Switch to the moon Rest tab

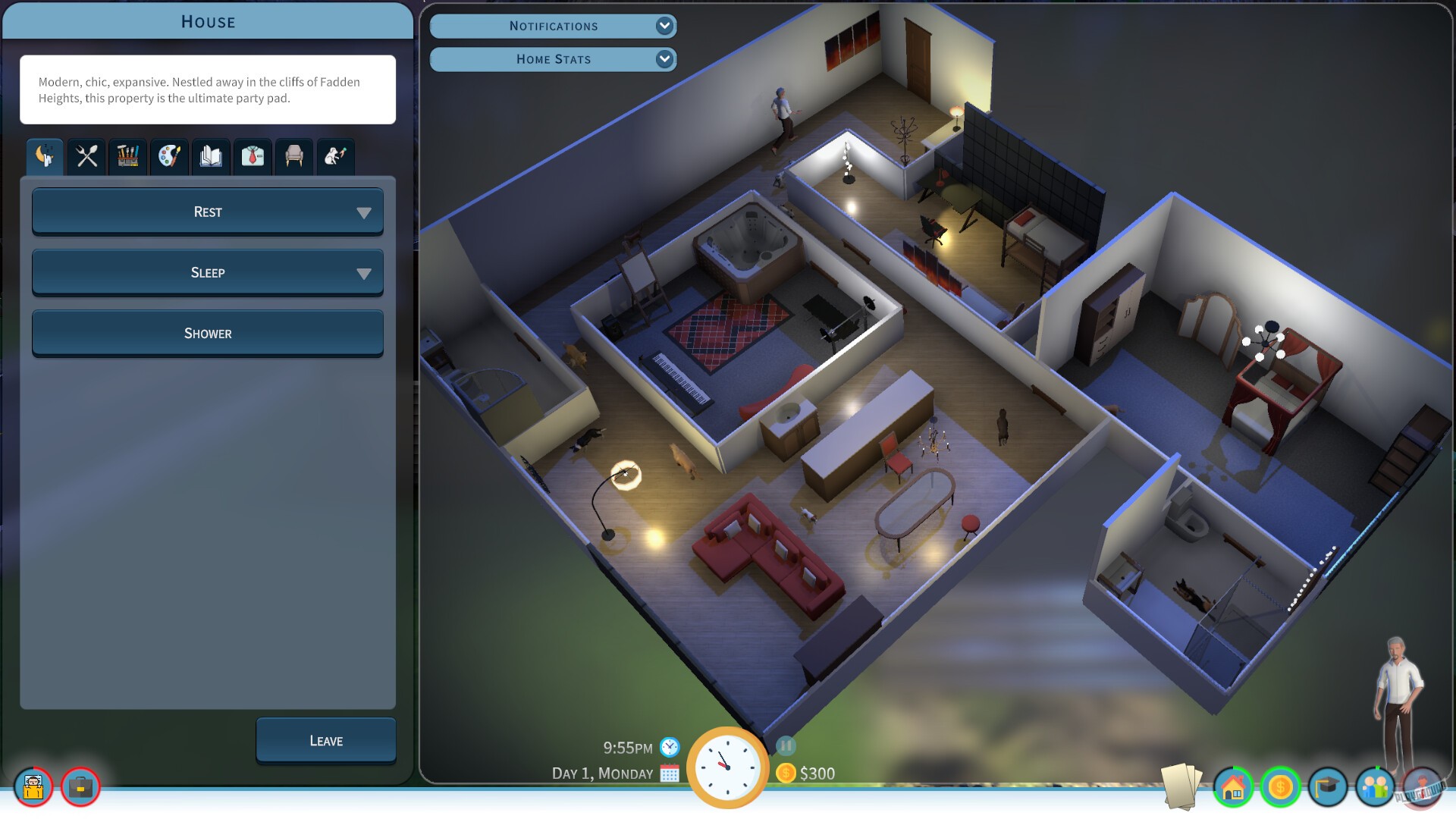tap(43, 157)
